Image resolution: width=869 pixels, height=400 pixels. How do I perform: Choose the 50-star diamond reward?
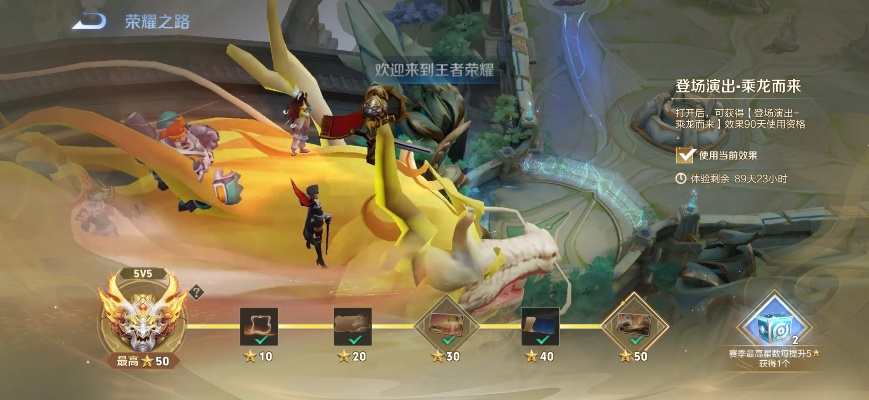(634, 326)
